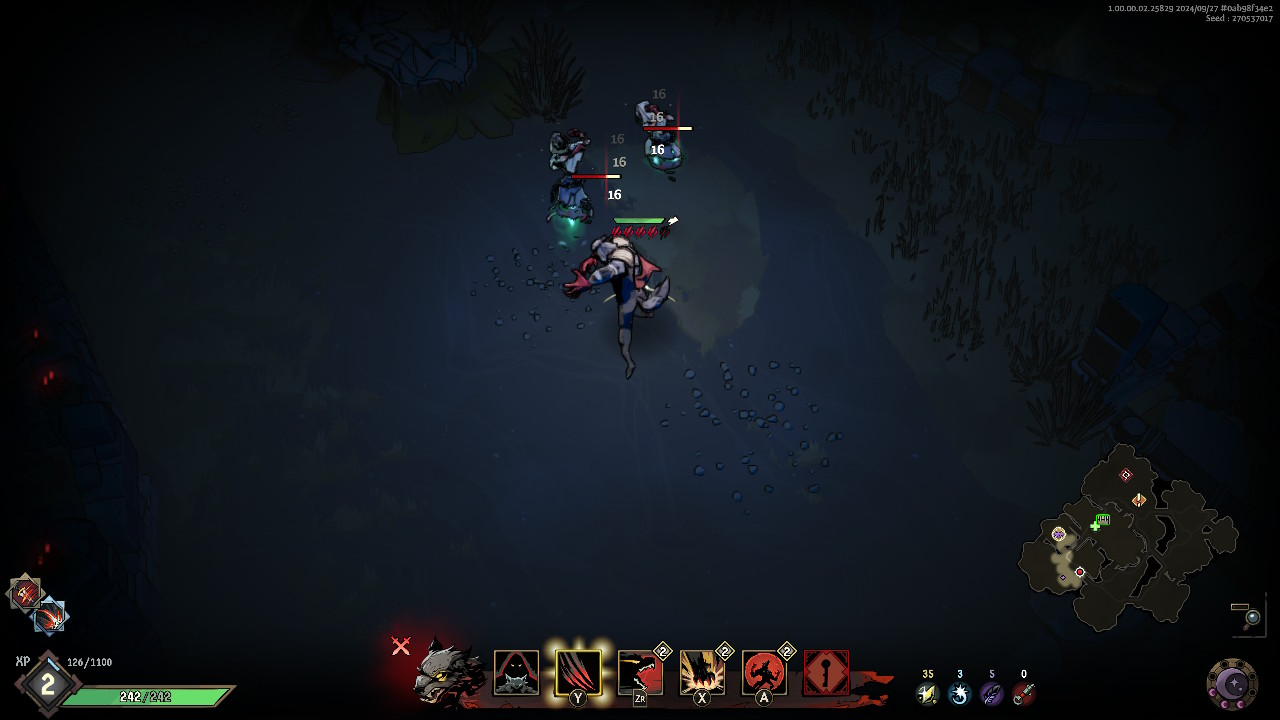Trigger the ground slam explosion ability

point(702,673)
